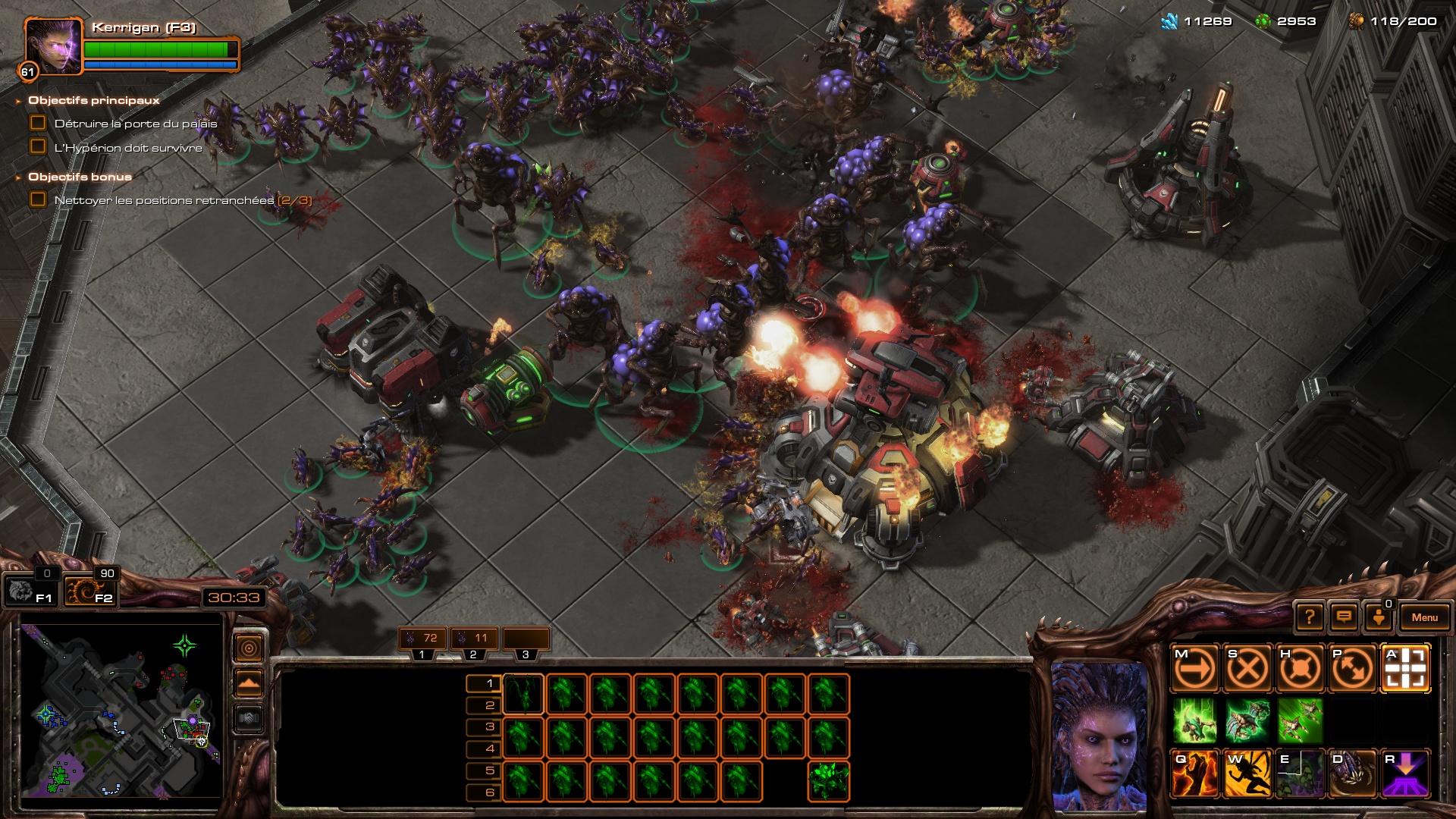Screen dimensions: 1456x819
Task: Choose the Hold Position command
Action: (x=1300, y=669)
